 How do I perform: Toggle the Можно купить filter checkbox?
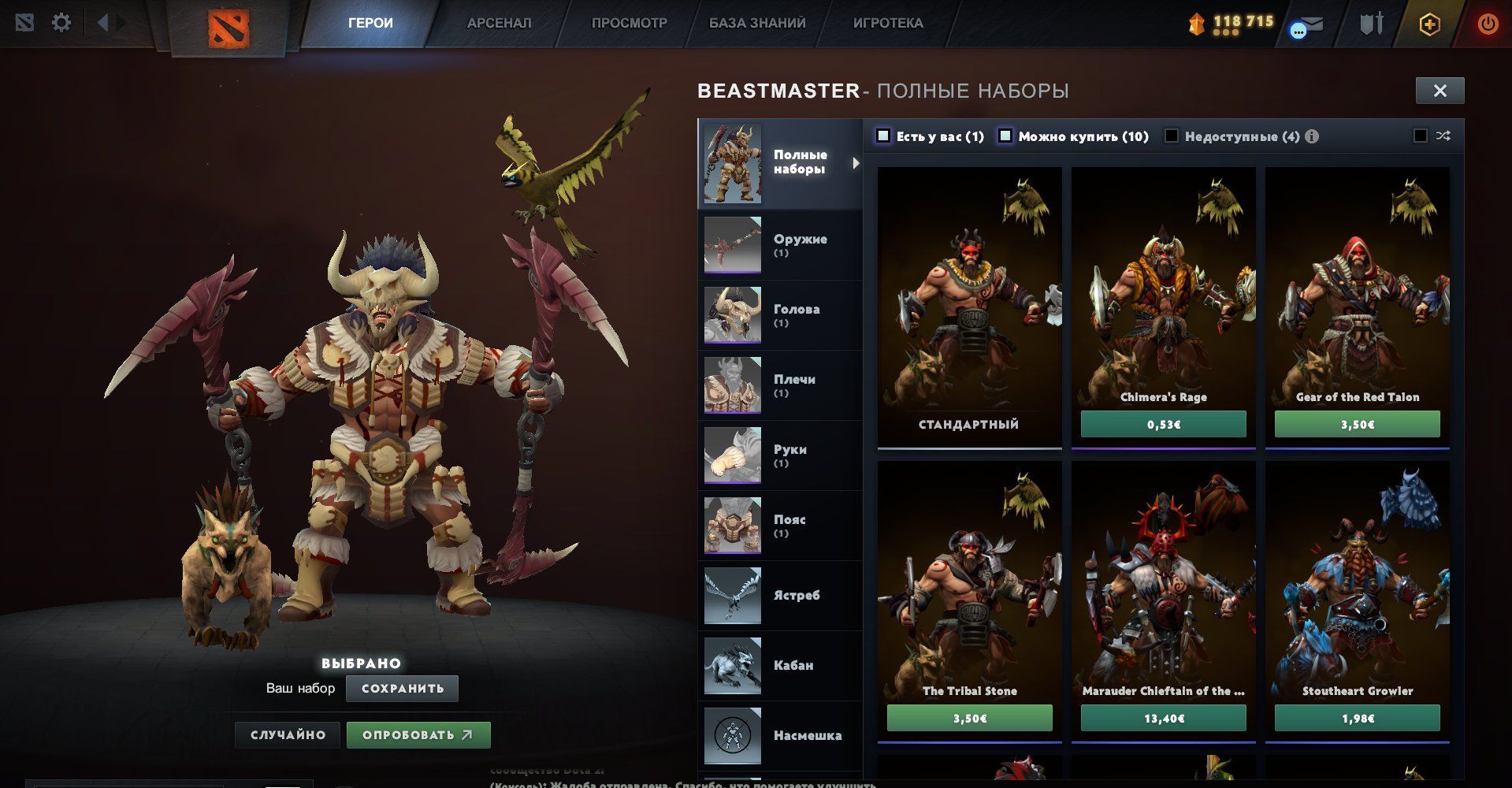tap(1005, 136)
